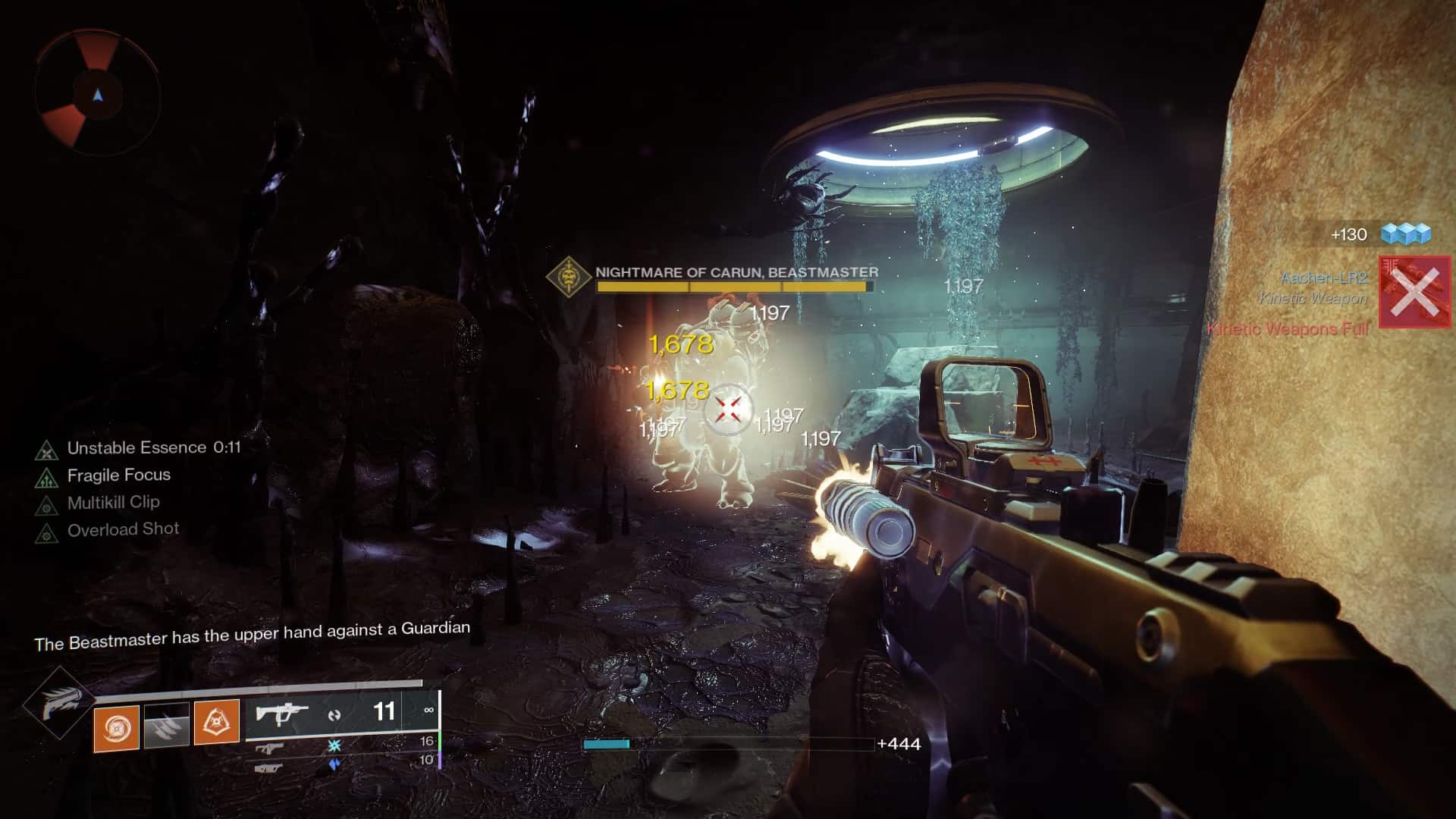This screenshot has width=1456, height=819.
Task: Click the Unstable Essence buff icon
Action: tap(47, 448)
